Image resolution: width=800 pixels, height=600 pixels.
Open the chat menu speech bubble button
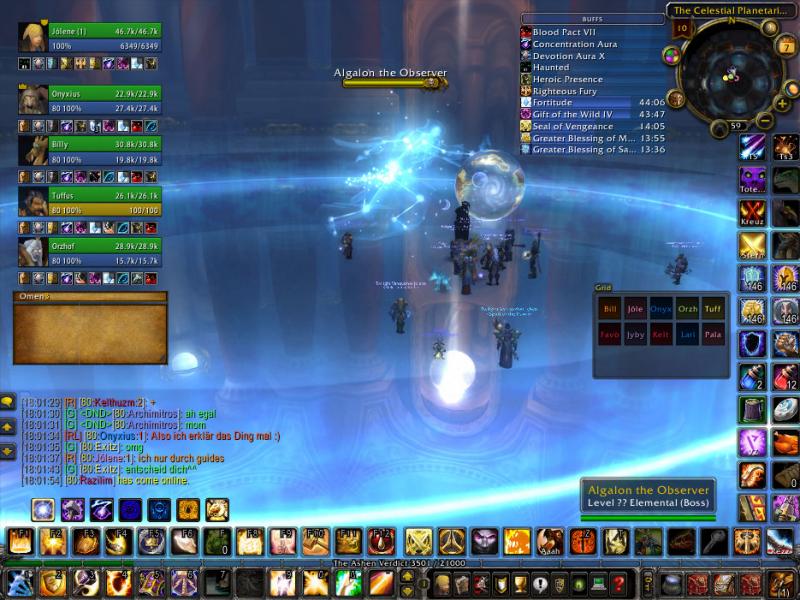point(7,402)
